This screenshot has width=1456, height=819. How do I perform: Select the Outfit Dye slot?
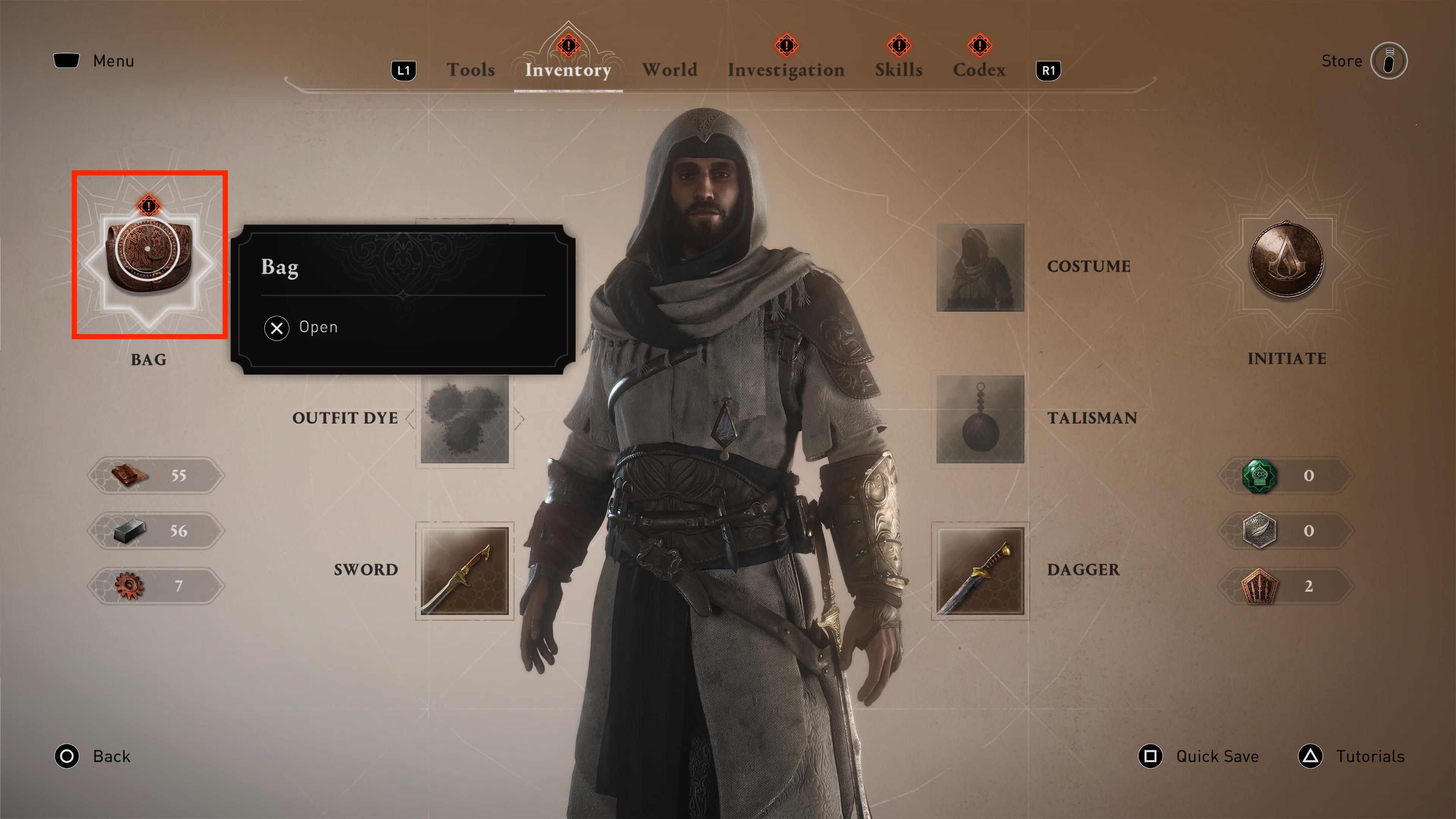(464, 419)
